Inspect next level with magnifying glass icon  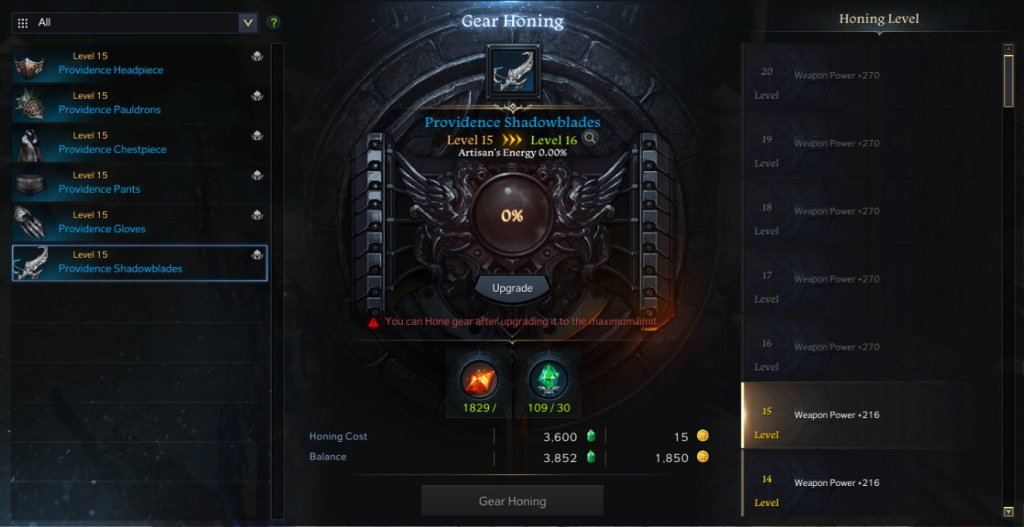590,139
